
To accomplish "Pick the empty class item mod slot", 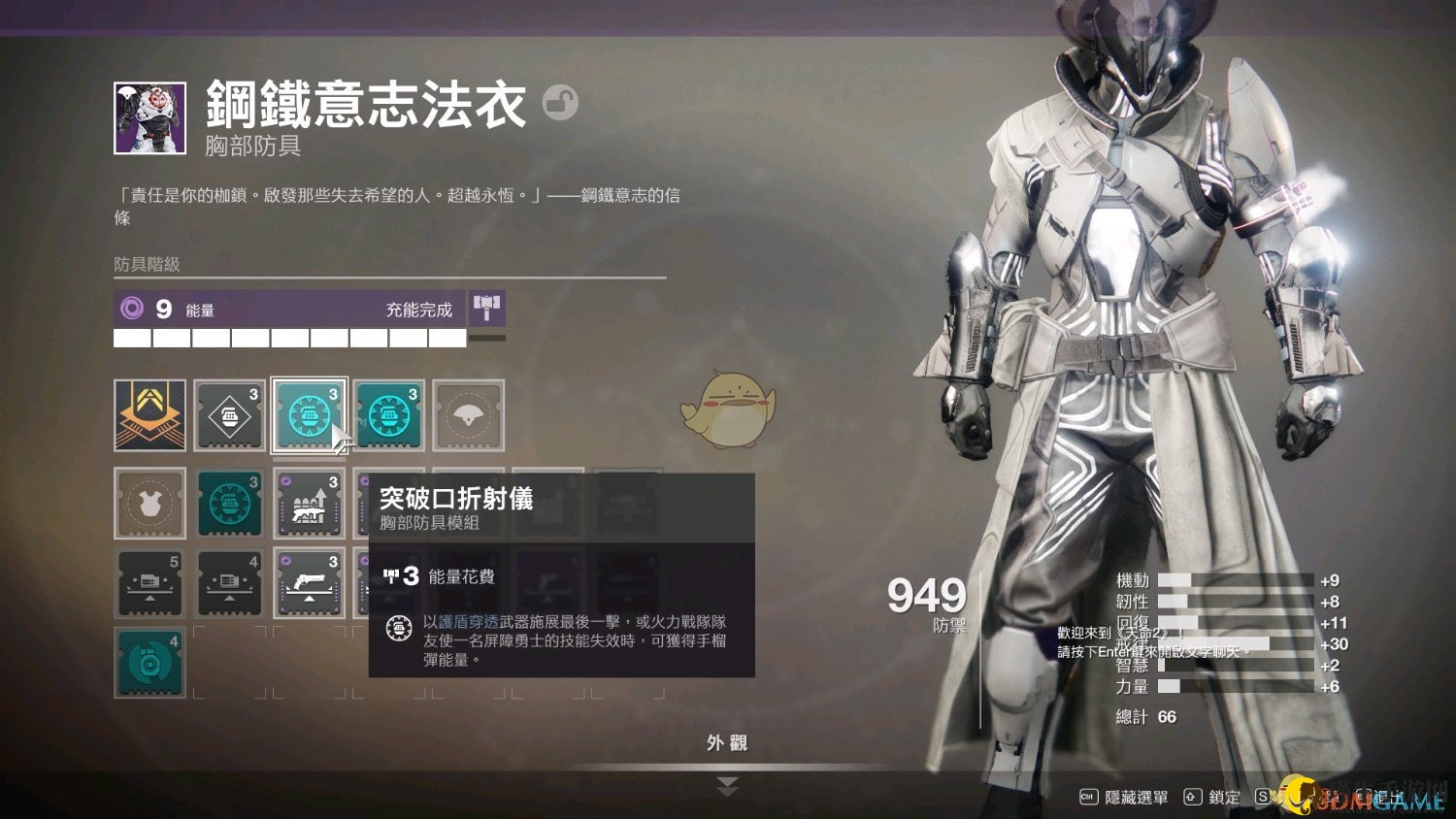I will coord(469,415).
